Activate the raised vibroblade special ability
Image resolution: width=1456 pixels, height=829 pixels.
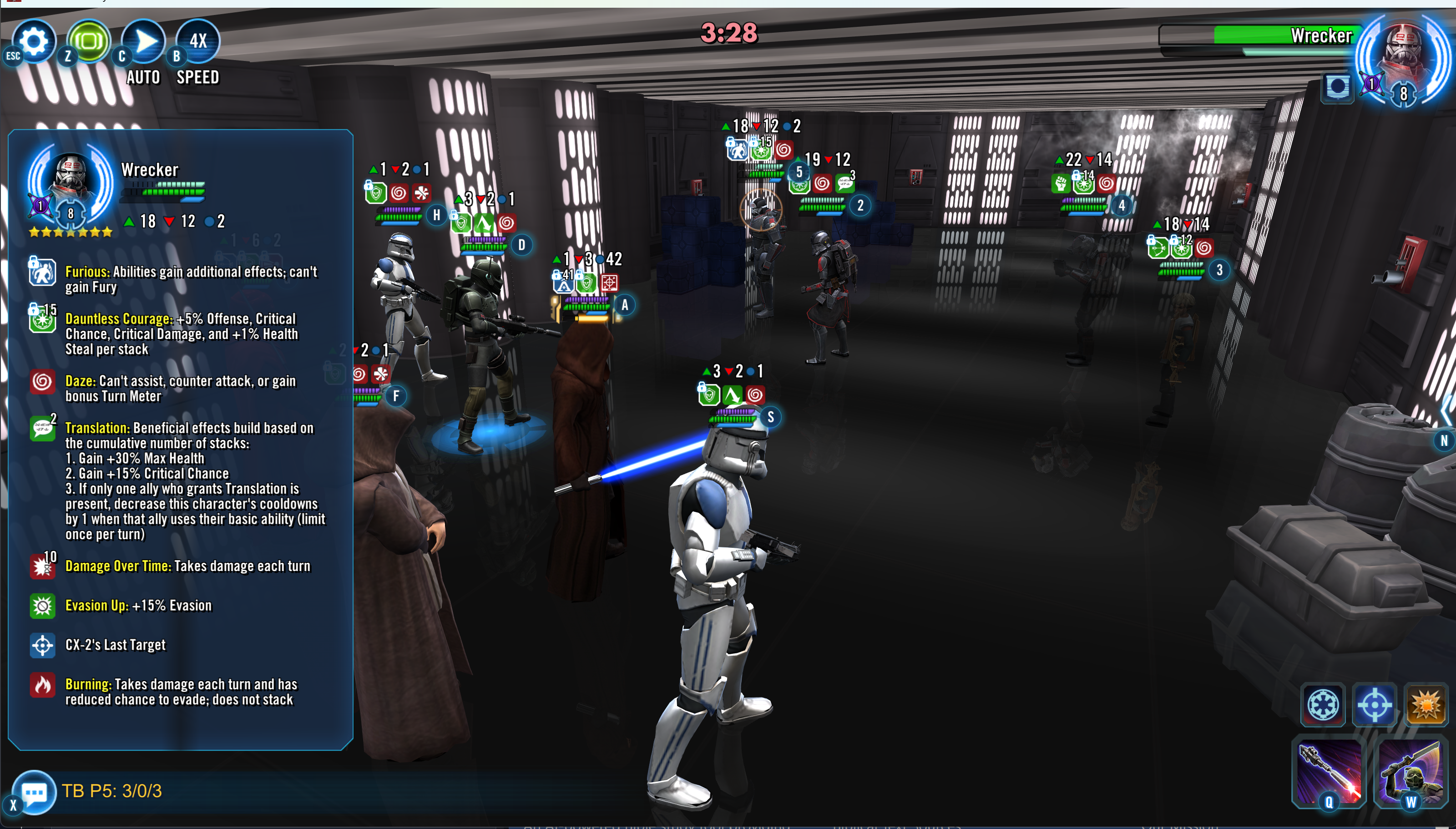pos(1410,772)
